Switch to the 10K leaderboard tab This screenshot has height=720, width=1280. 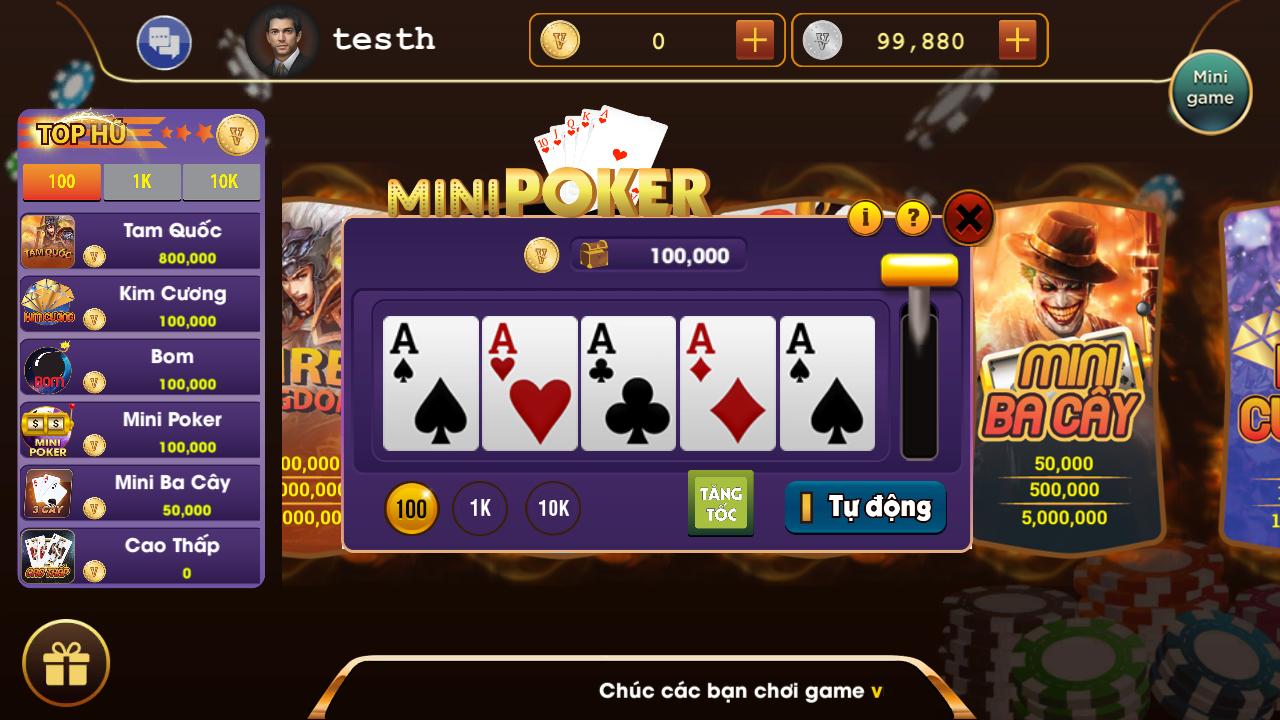pyautogui.click(x=221, y=182)
